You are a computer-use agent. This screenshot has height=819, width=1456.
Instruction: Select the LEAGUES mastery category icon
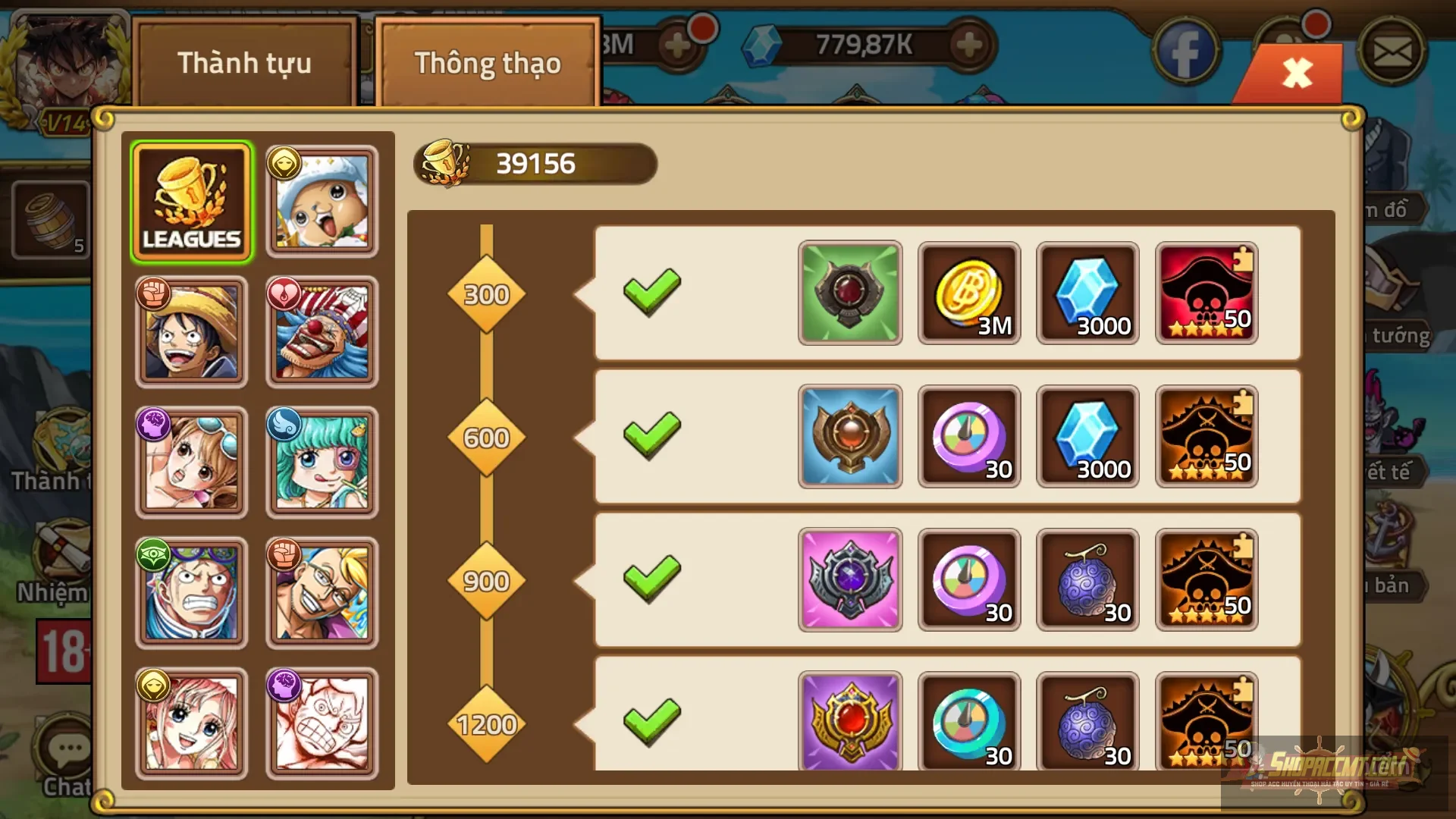coord(192,199)
